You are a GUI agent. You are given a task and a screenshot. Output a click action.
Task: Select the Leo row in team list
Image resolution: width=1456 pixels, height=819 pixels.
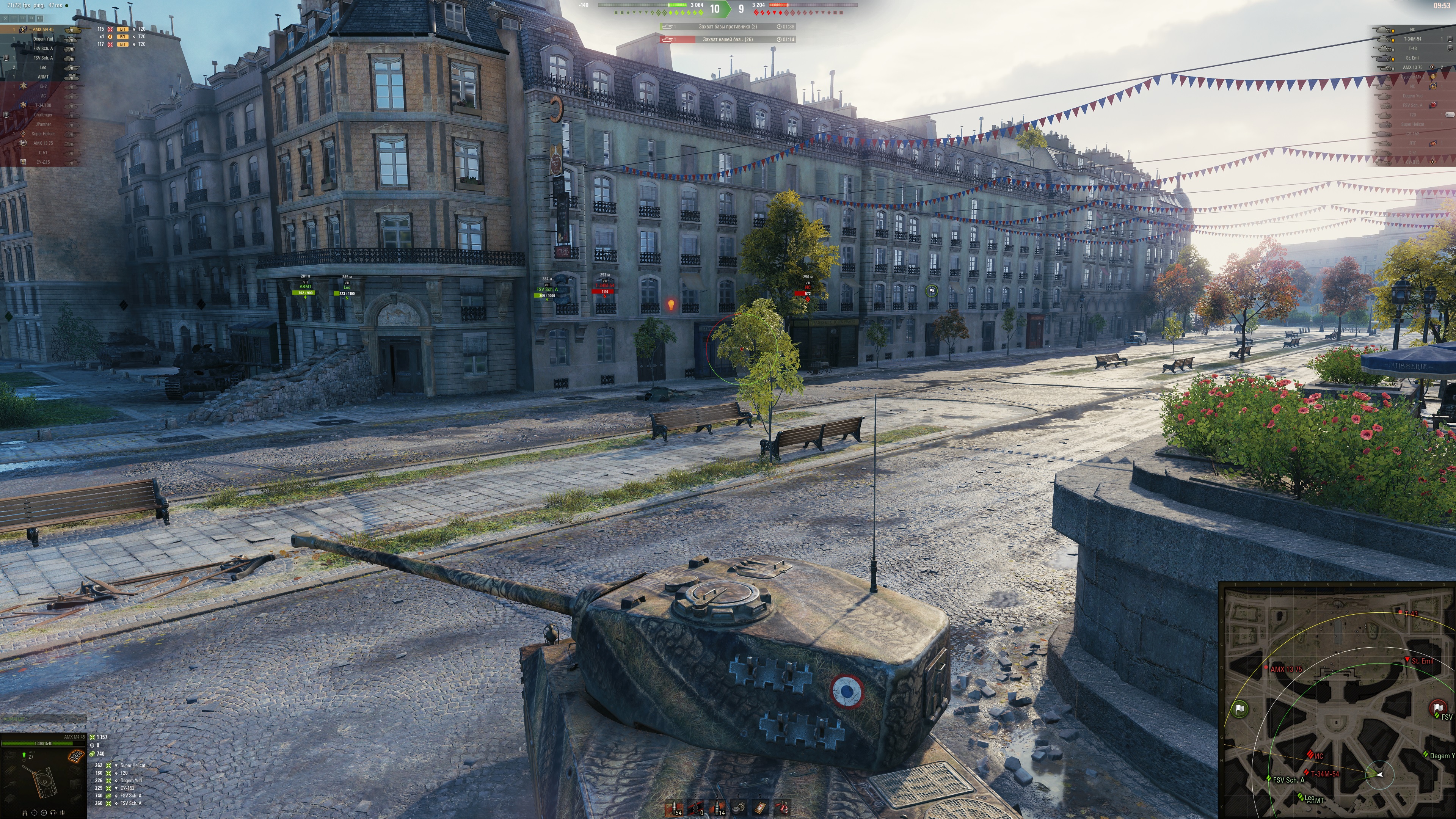coord(43,67)
